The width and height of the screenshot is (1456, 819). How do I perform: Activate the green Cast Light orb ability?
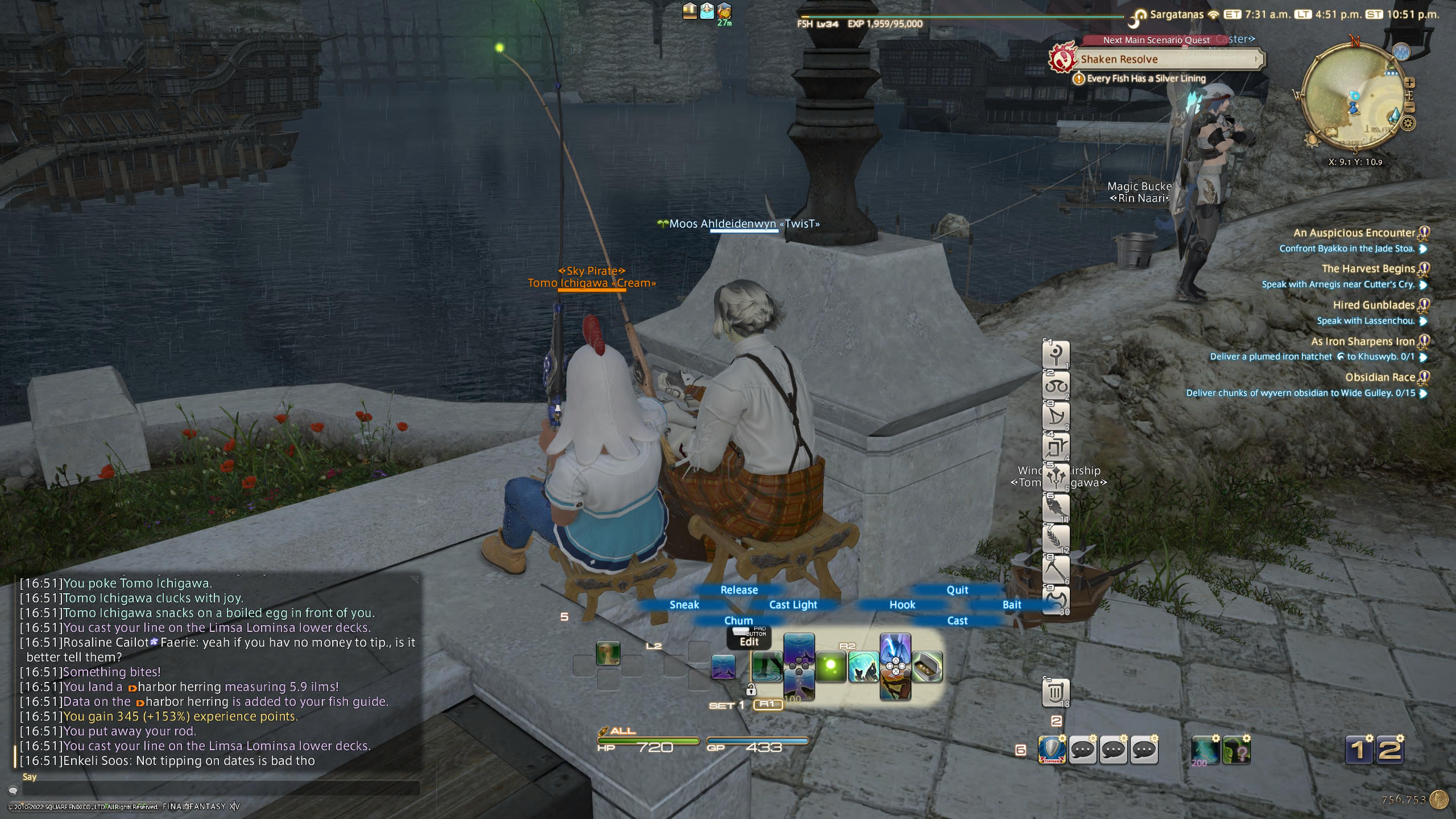[830, 667]
